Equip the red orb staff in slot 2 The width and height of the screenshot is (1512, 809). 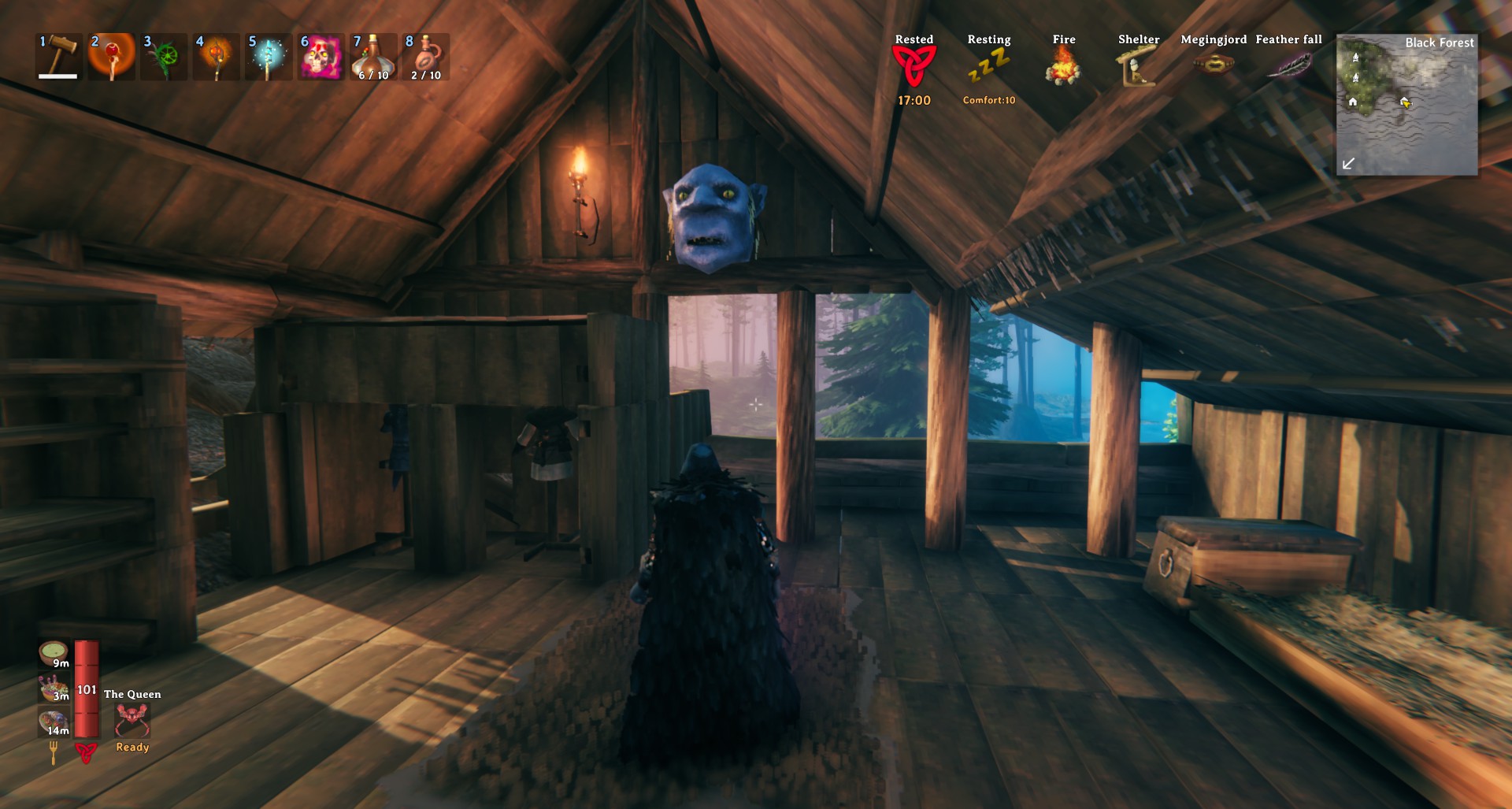(x=112, y=56)
